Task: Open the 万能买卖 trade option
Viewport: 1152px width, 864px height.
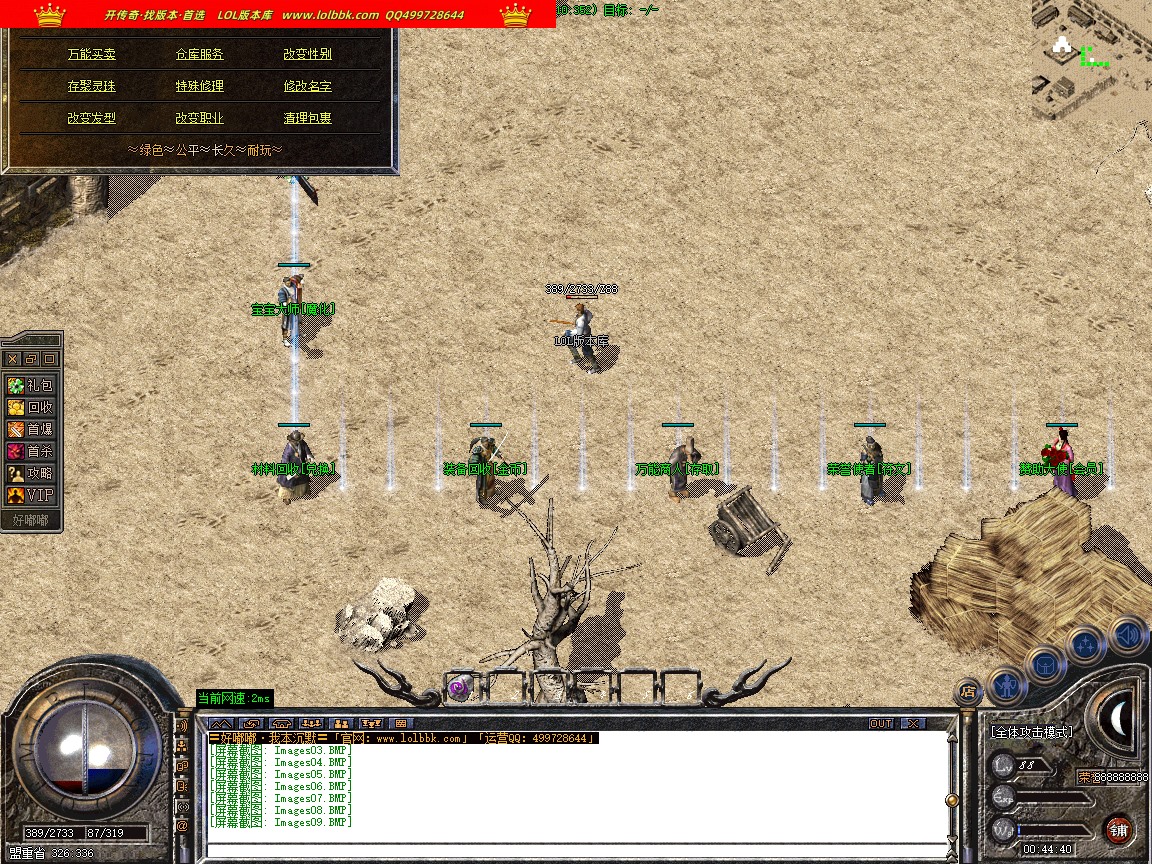Action: coord(92,54)
